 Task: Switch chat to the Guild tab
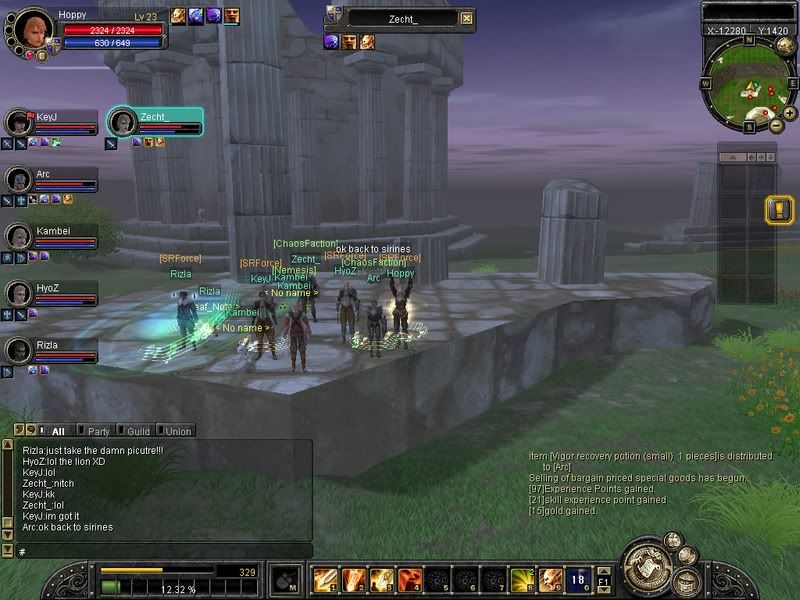tap(138, 431)
